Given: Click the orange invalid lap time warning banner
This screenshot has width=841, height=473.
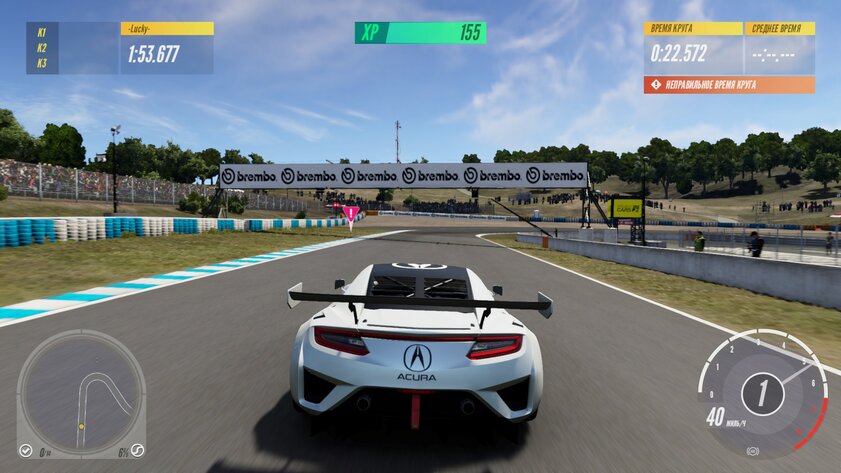Looking at the screenshot, I should [x=729, y=85].
